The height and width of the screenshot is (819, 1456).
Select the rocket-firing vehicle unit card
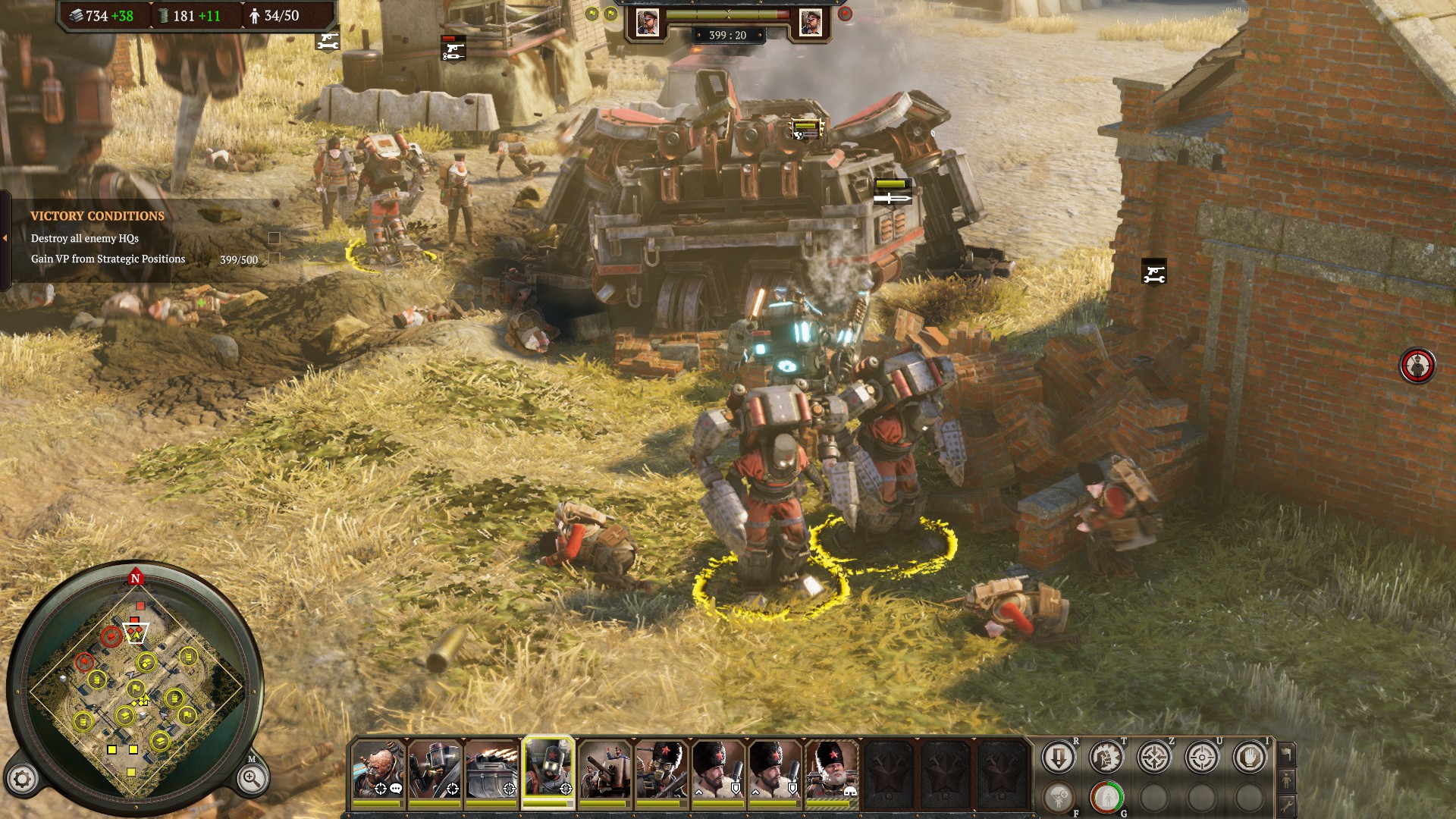[492, 770]
